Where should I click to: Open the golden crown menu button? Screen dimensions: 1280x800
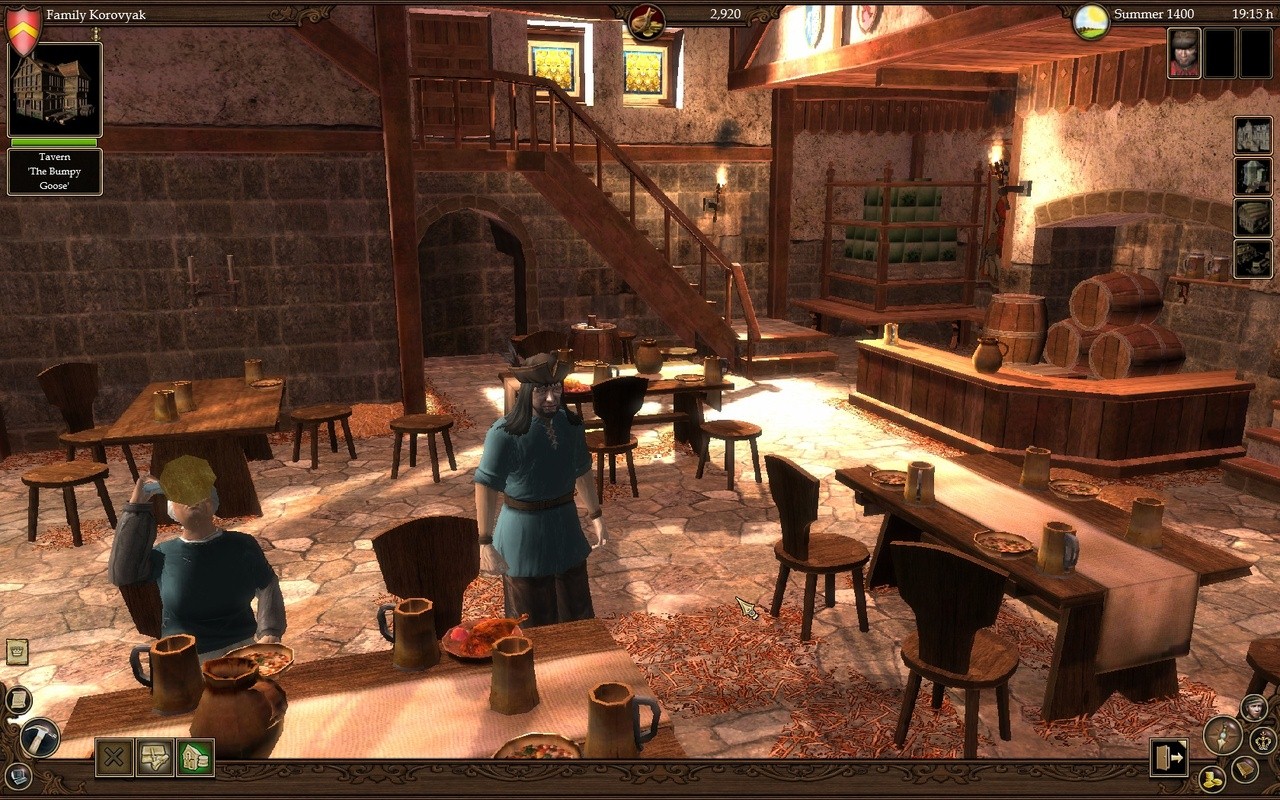1263,740
